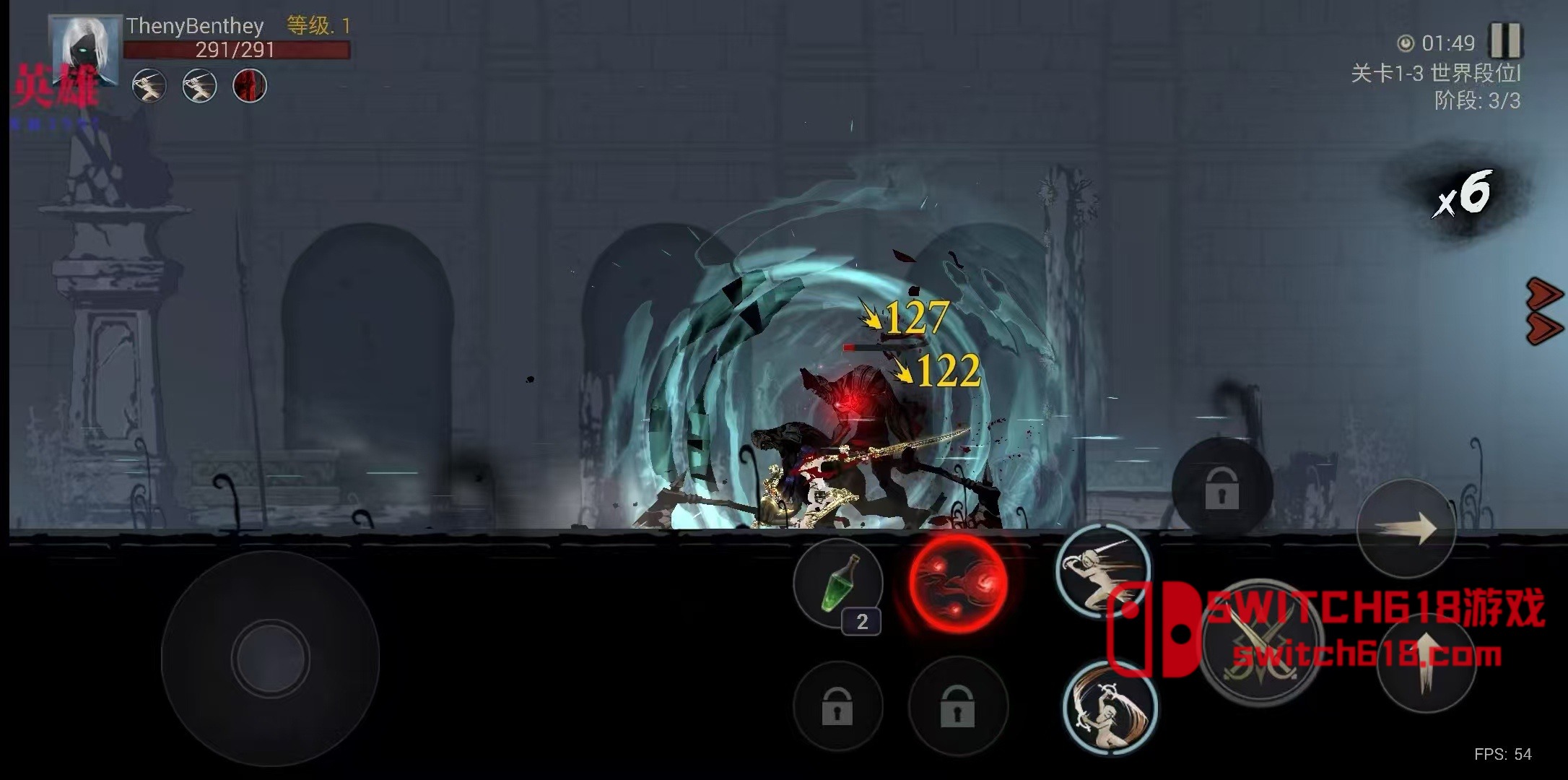Cast the whirlwind slash skill

[1110, 708]
